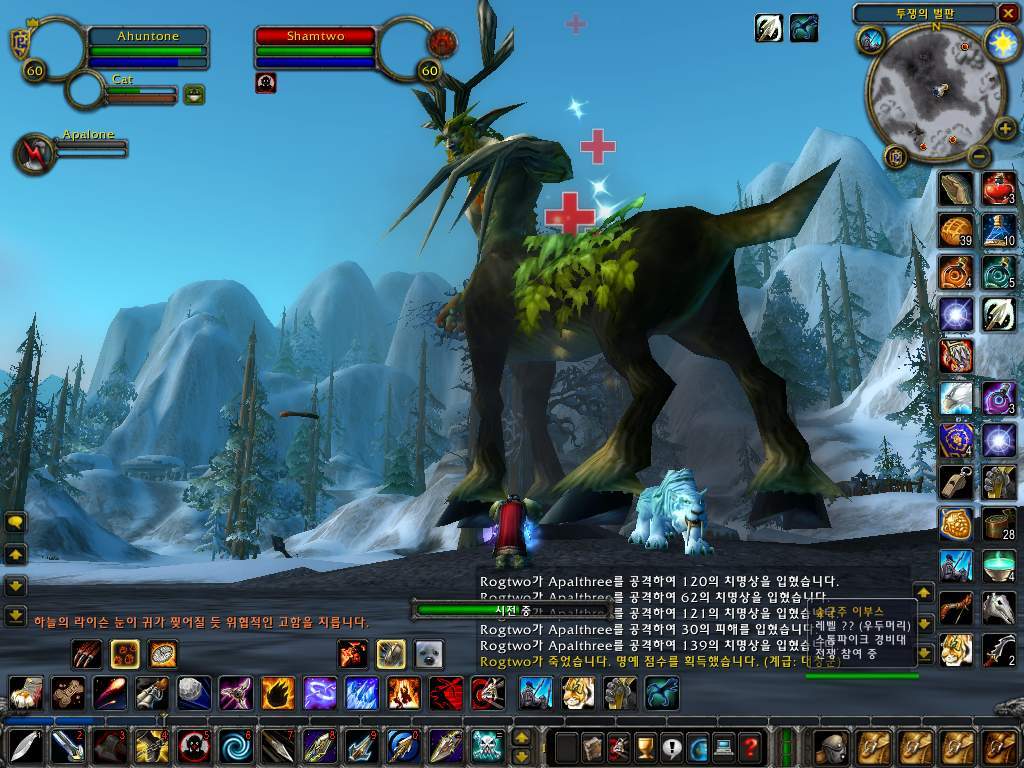Zoom out the minimap with the minus button
The image size is (1024, 768).
977,156
